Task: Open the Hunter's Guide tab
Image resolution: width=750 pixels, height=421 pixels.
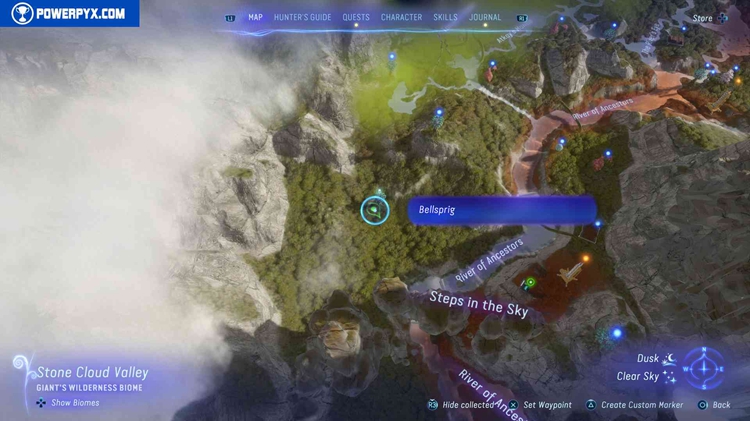Action: click(302, 17)
